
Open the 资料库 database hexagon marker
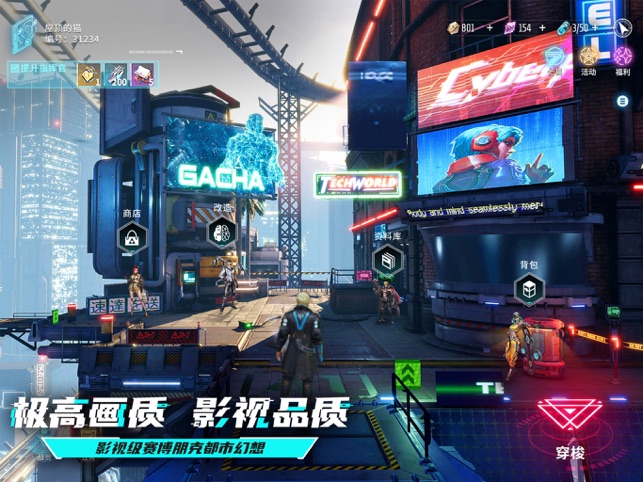click(387, 260)
